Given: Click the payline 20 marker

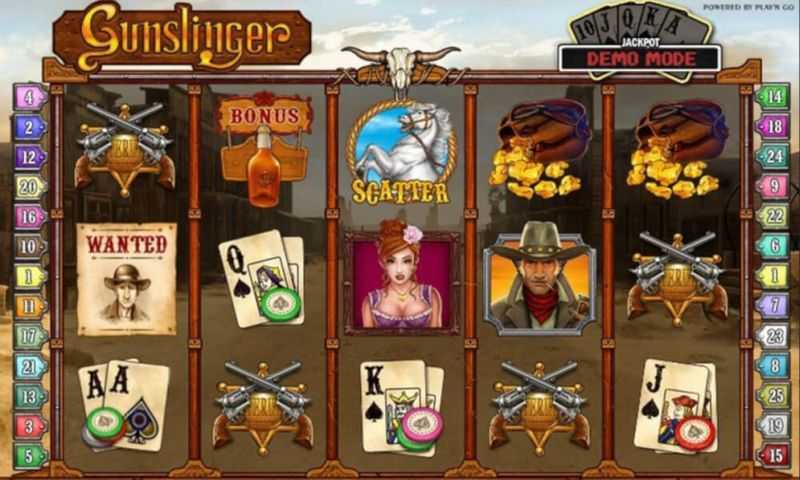Looking at the screenshot, I should pyautogui.click(x=30, y=186).
